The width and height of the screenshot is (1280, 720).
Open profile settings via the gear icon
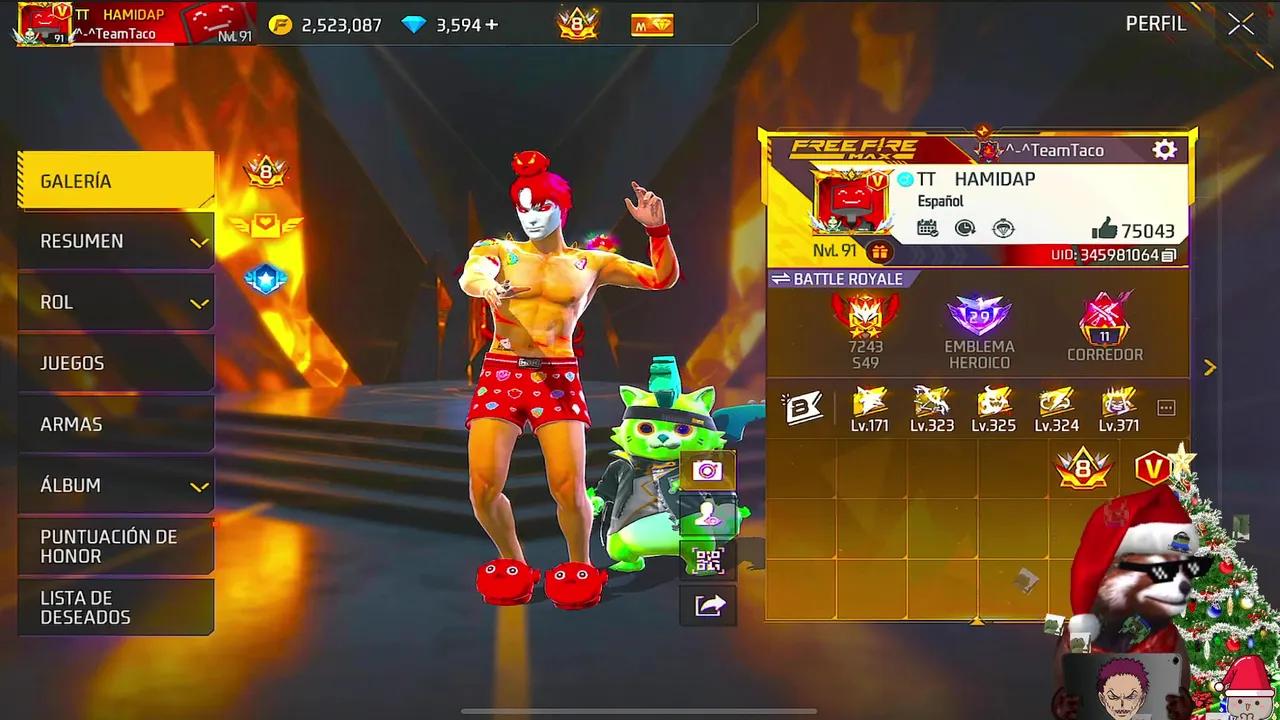point(1163,148)
